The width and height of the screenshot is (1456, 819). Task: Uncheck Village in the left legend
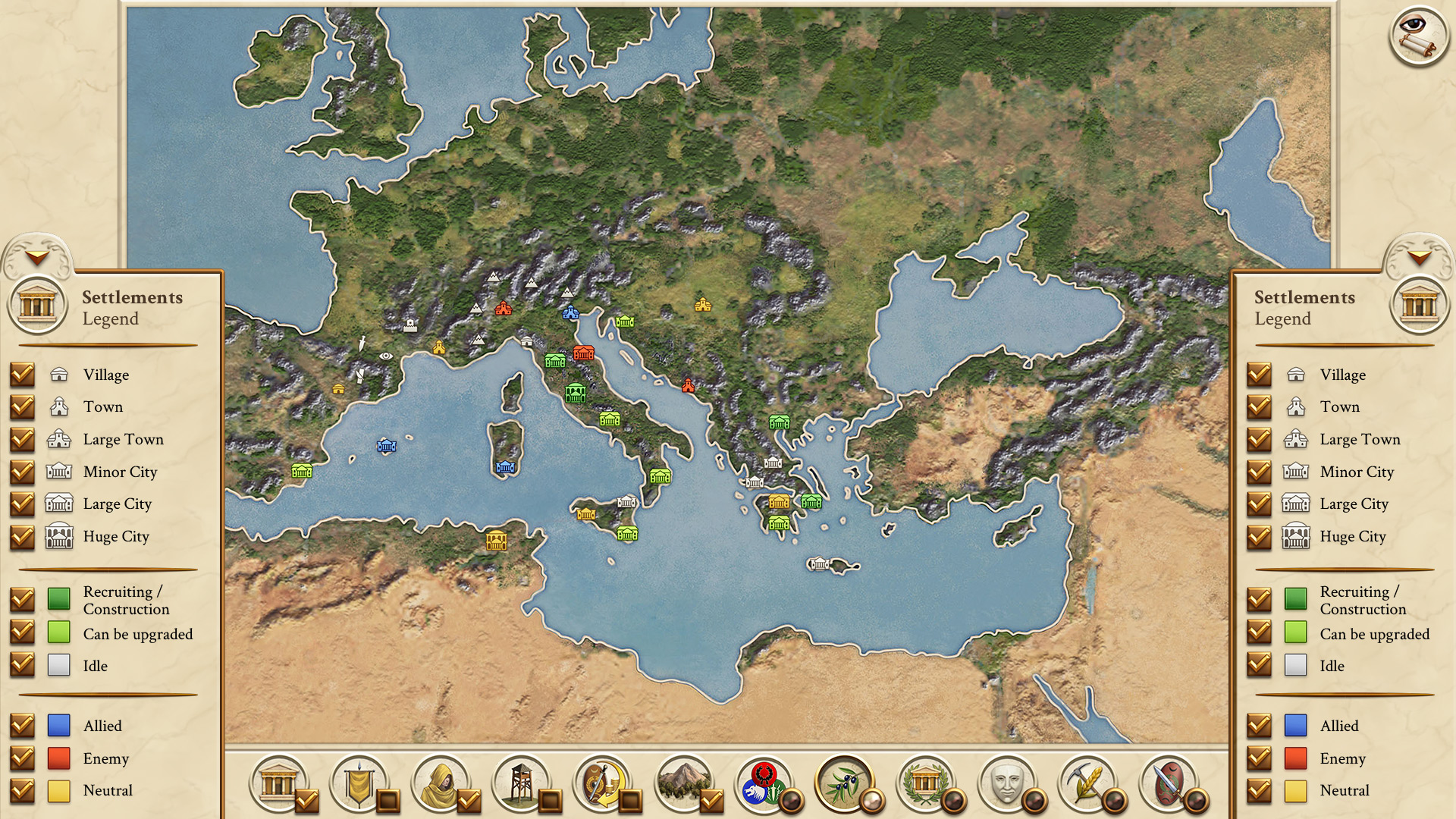(23, 375)
